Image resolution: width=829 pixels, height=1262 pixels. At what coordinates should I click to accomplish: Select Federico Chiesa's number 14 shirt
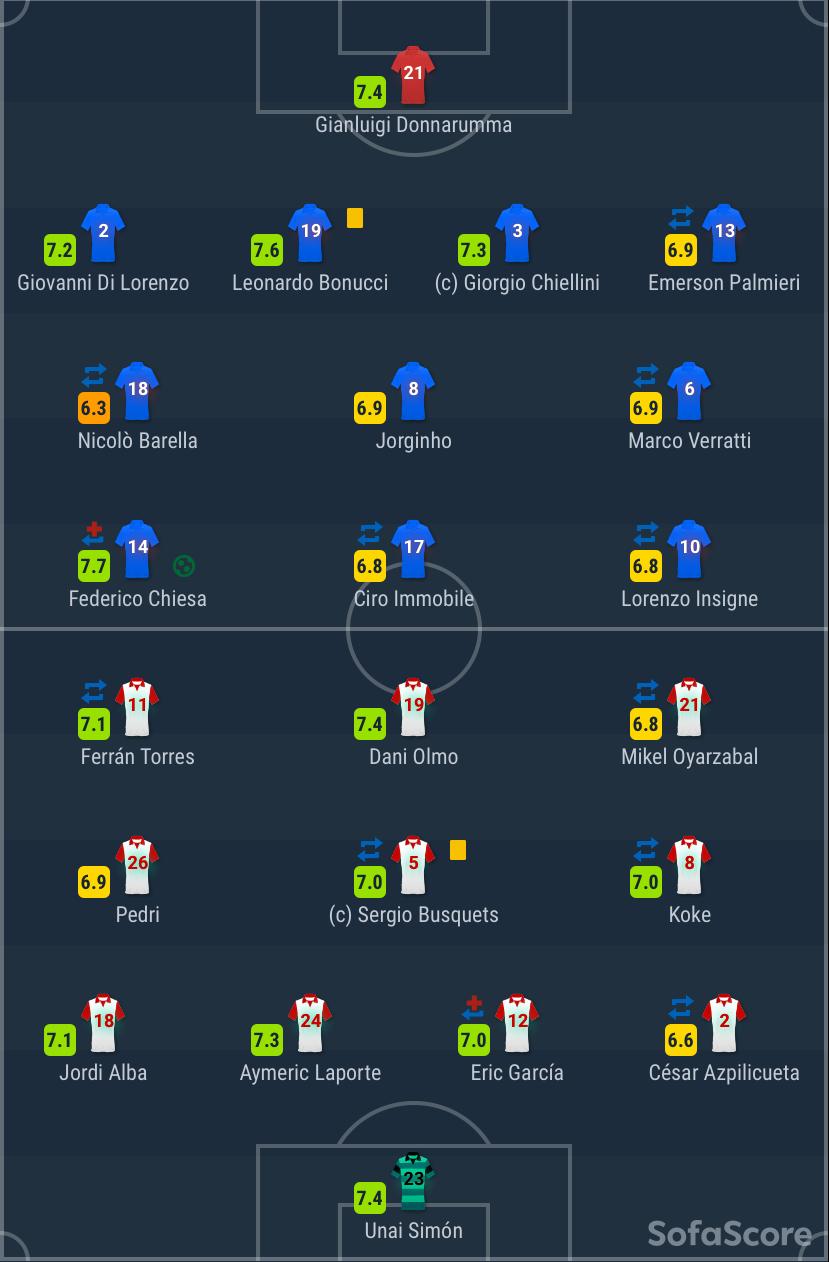click(138, 549)
